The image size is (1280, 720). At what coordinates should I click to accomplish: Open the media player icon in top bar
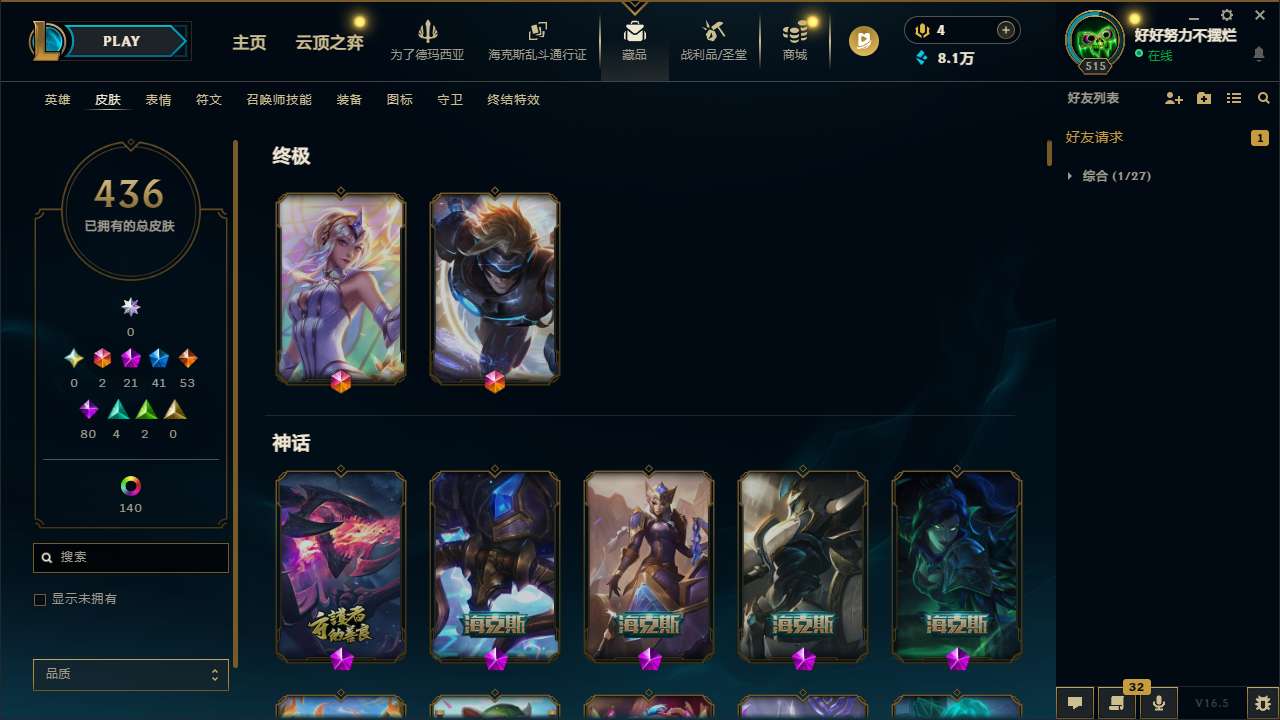point(862,41)
